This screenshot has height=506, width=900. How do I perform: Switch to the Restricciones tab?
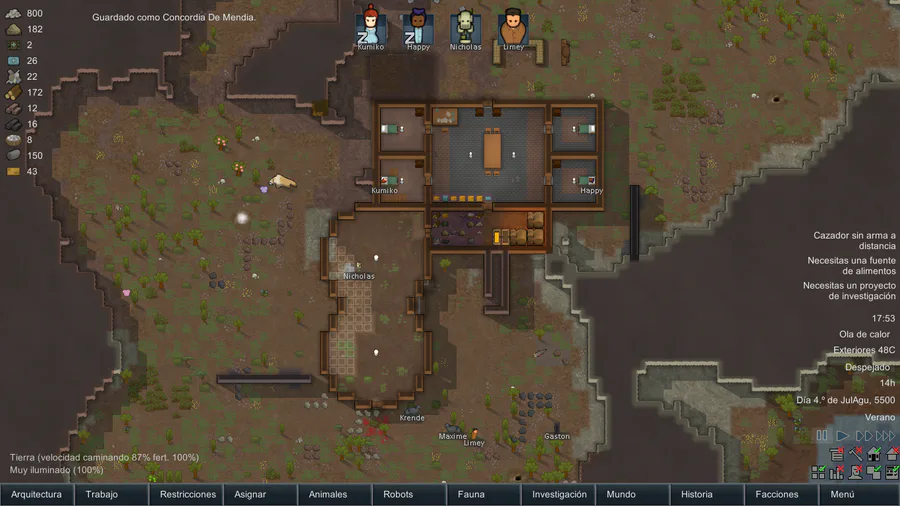click(187, 494)
